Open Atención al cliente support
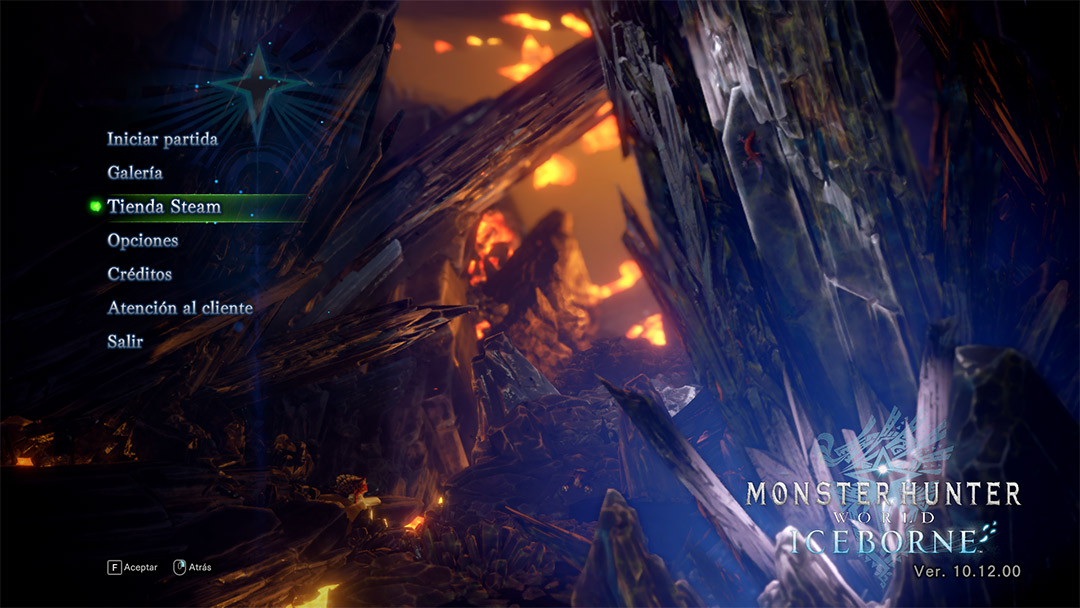Screen dimensions: 1080x608 pyautogui.click(x=180, y=308)
